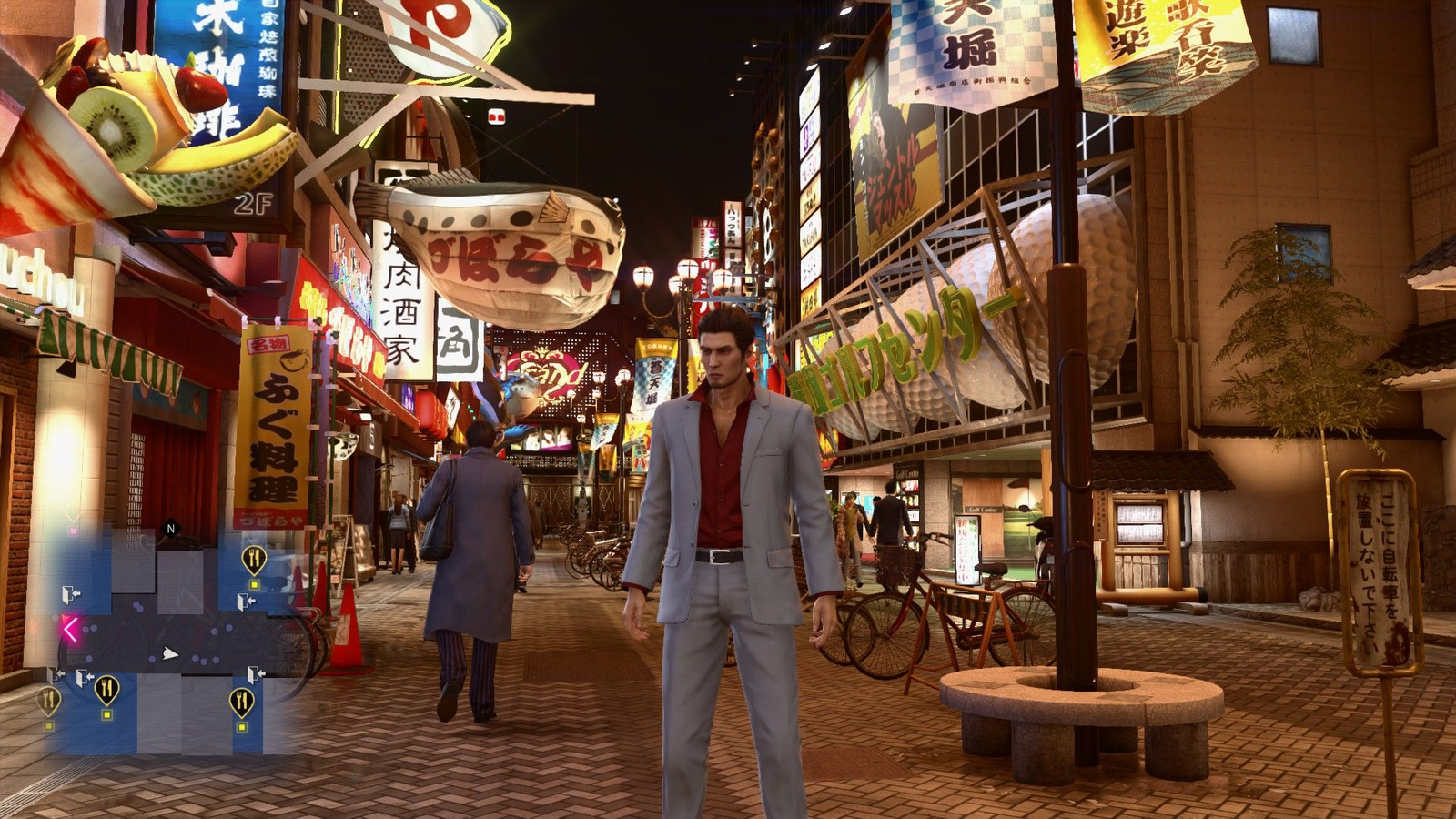Select the door entrance icon on the minimap's right edge
Viewport: 1456px width, 819px height.
coord(244,601)
